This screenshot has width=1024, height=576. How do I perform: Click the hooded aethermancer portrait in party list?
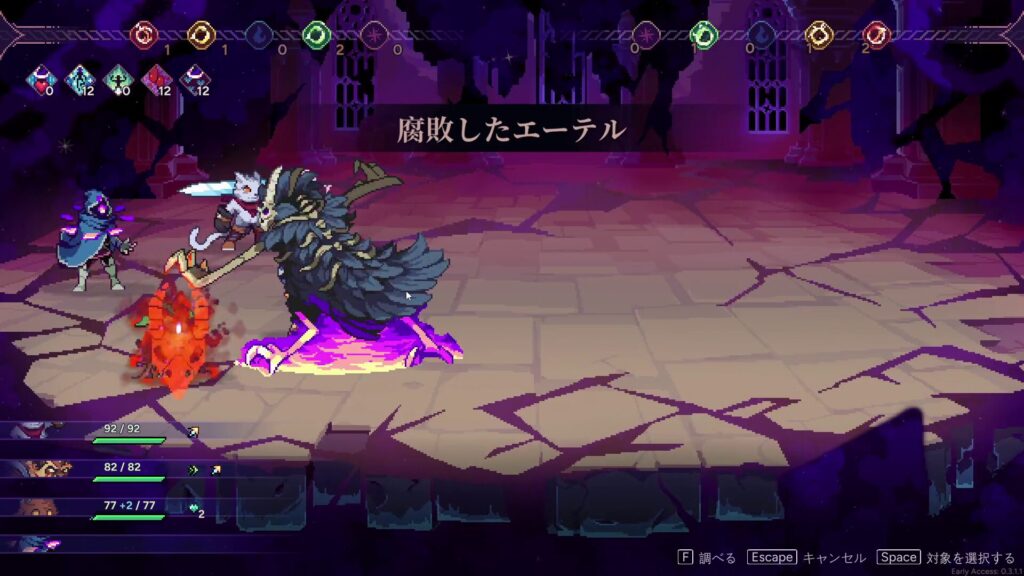(40, 544)
